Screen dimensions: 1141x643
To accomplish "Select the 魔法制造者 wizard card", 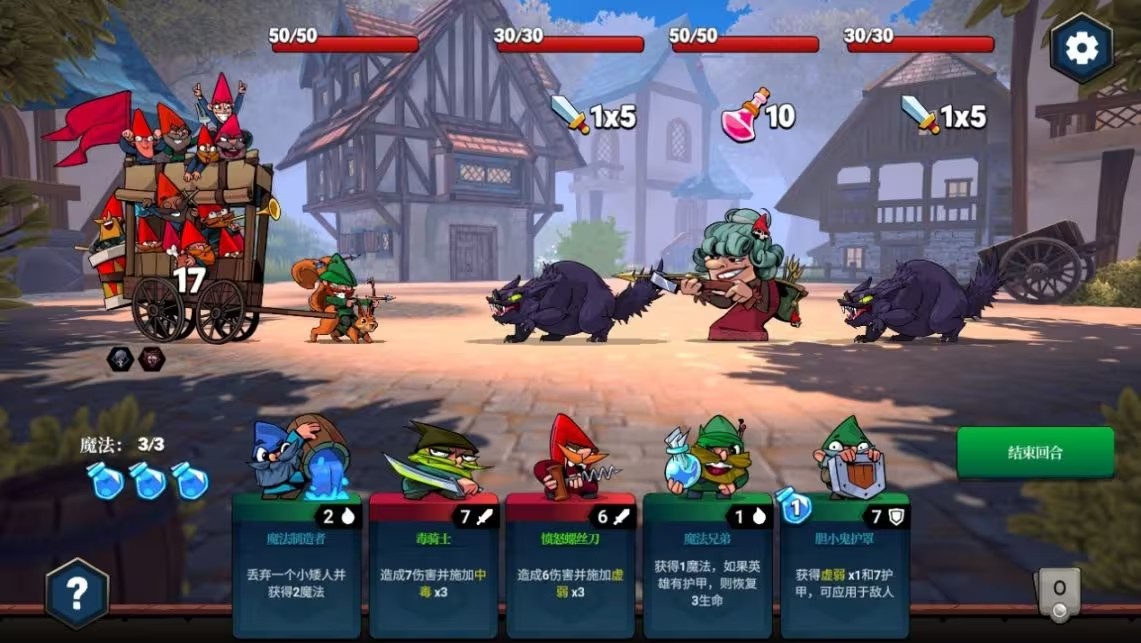I will (x=297, y=565).
